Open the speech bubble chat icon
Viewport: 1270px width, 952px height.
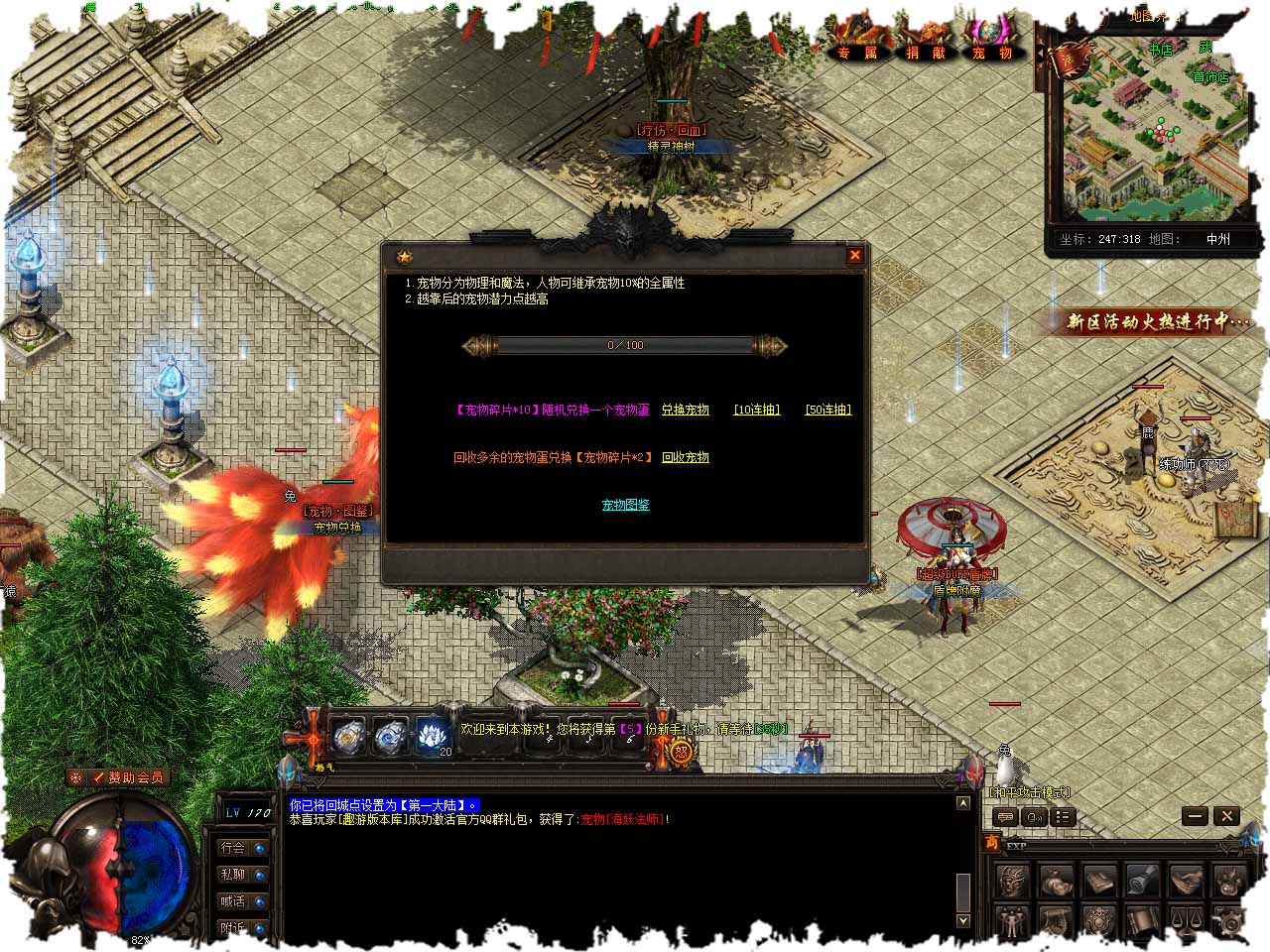1005,817
